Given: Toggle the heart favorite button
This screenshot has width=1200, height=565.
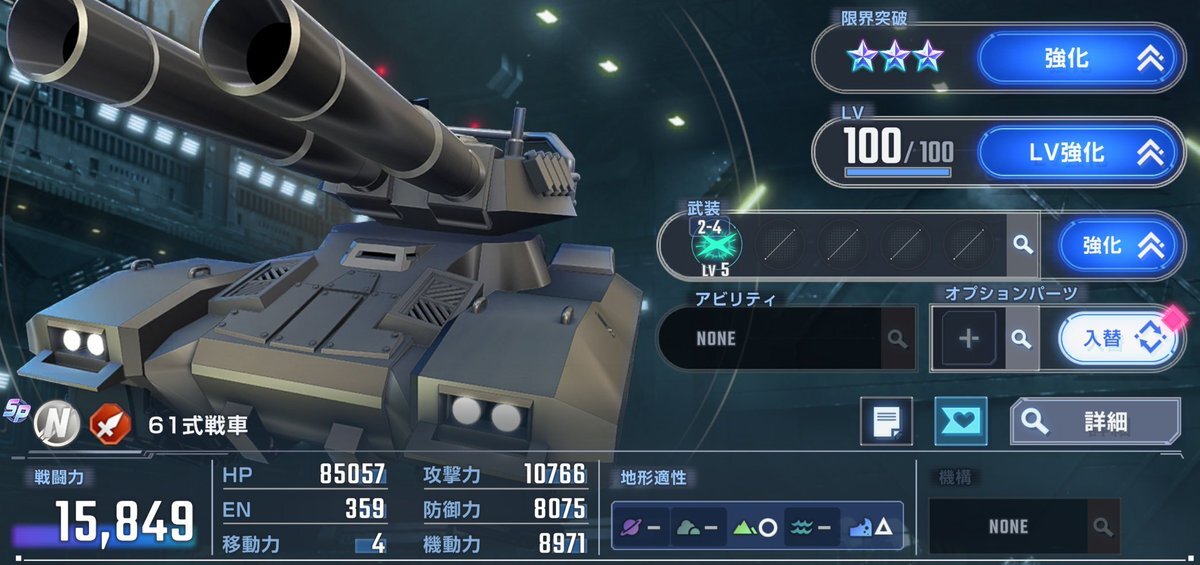Looking at the screenshot, I should (960, 422).
